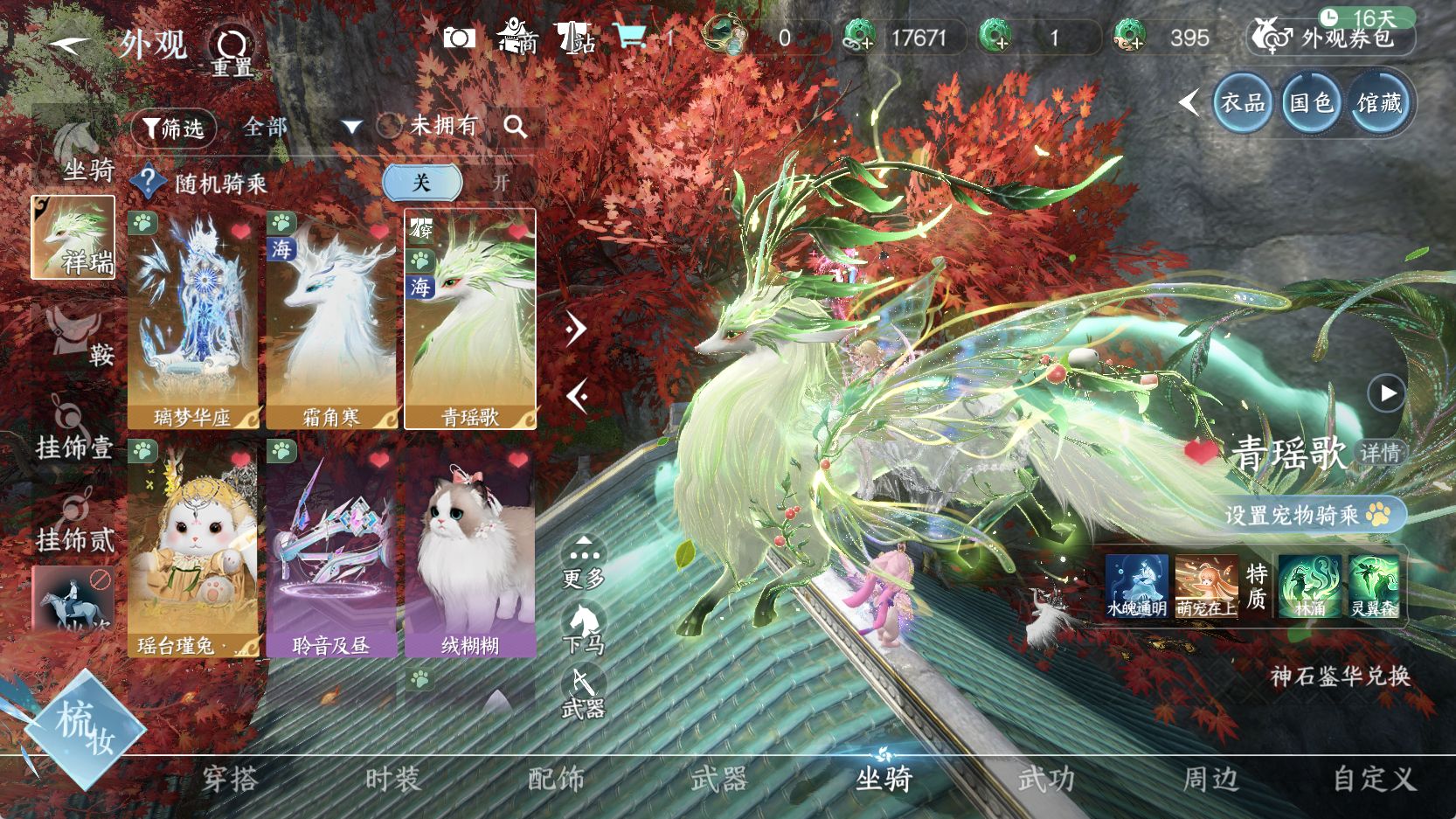
Task: Reset appearance with the 重置 button
Action: [232, 51]
